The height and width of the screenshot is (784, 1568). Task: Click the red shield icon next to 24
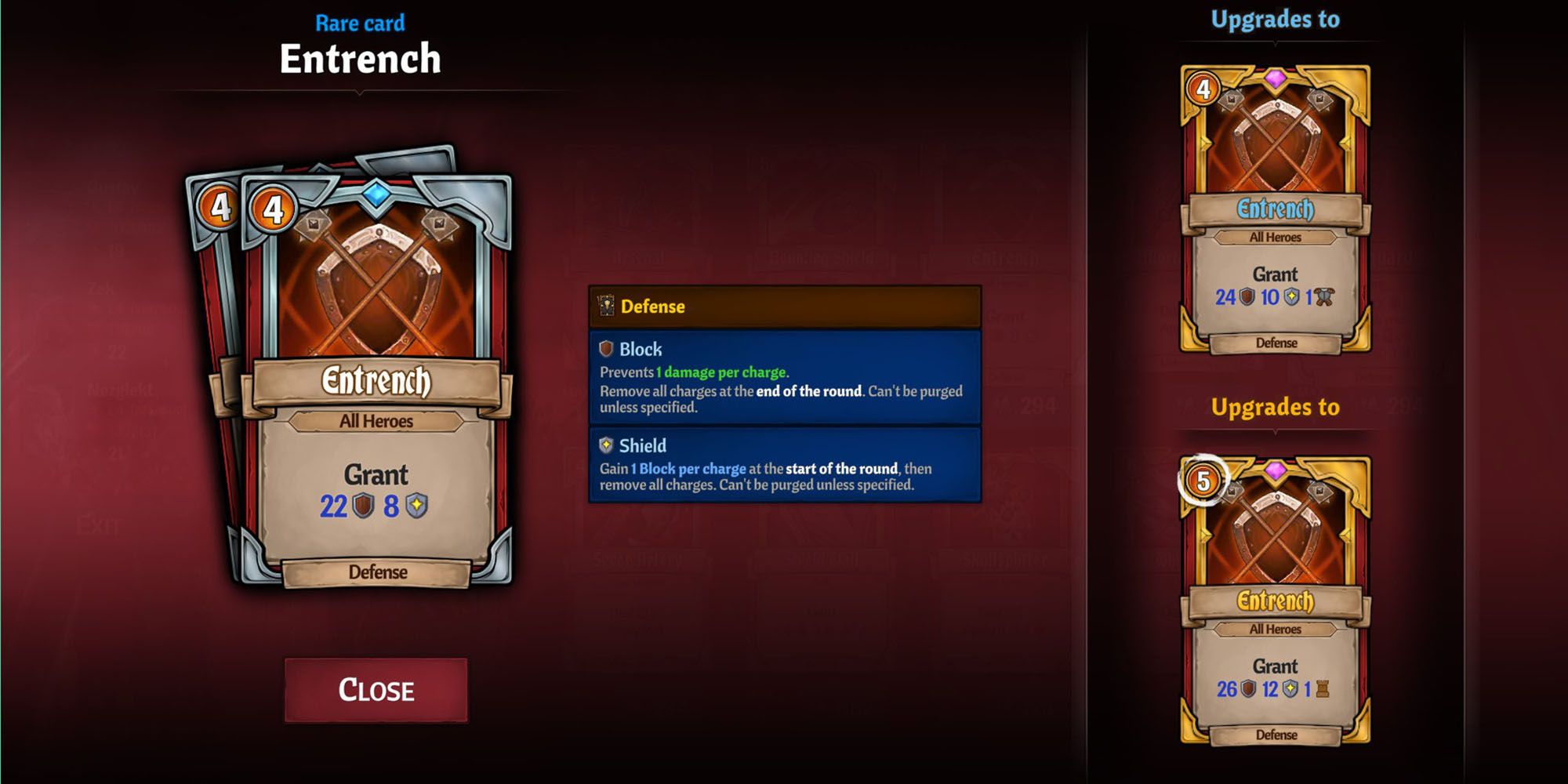pos(1246,296)
